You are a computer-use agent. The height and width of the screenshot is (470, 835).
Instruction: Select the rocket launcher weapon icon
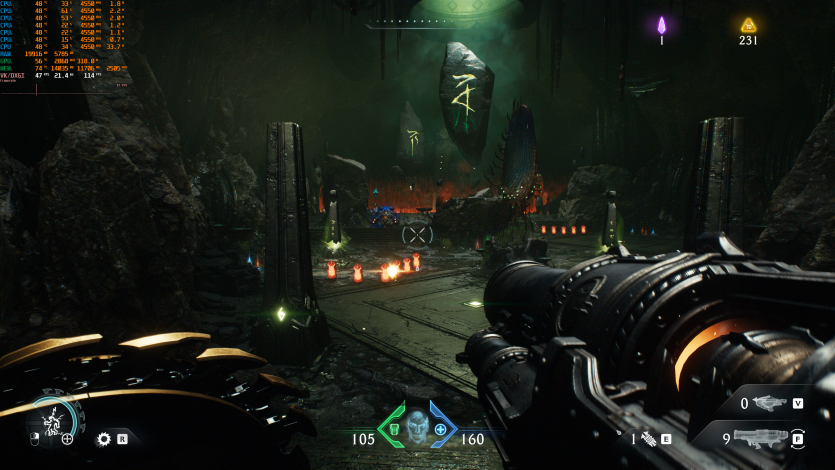pyautogui.click(x=761, y=437)
